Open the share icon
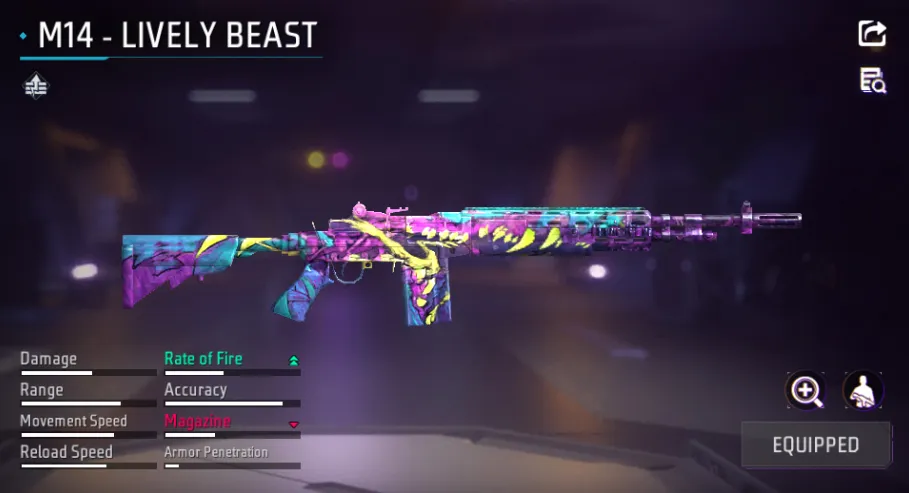 (872, 33)
